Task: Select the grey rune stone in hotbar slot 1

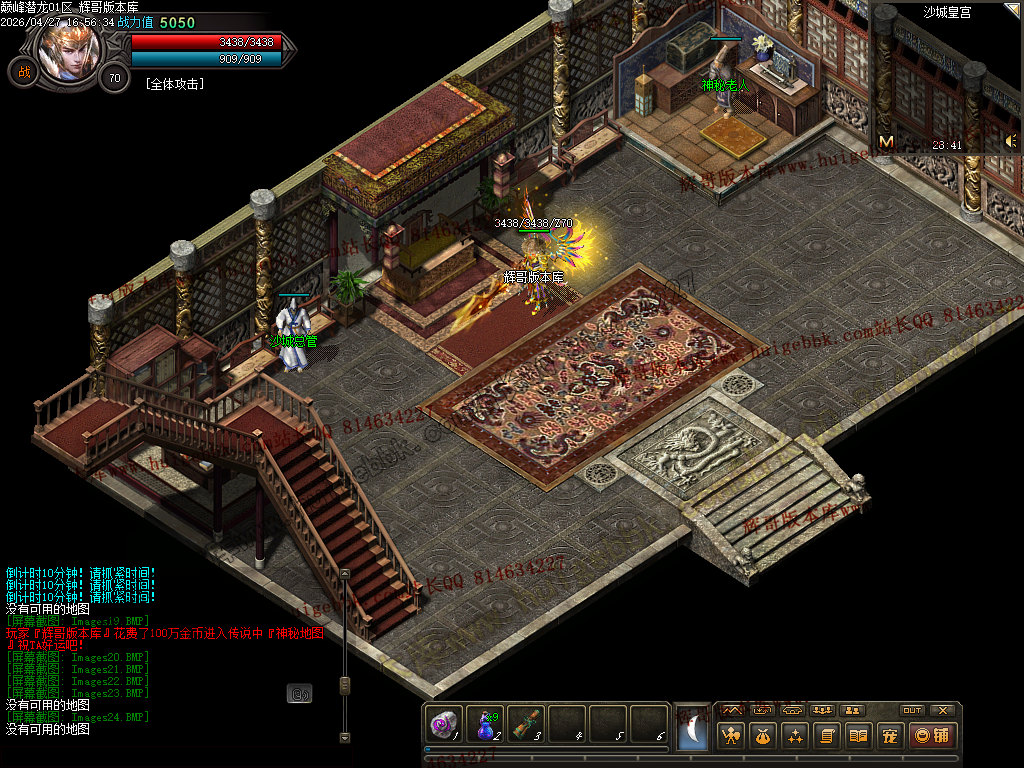Action: pos(443,723)
